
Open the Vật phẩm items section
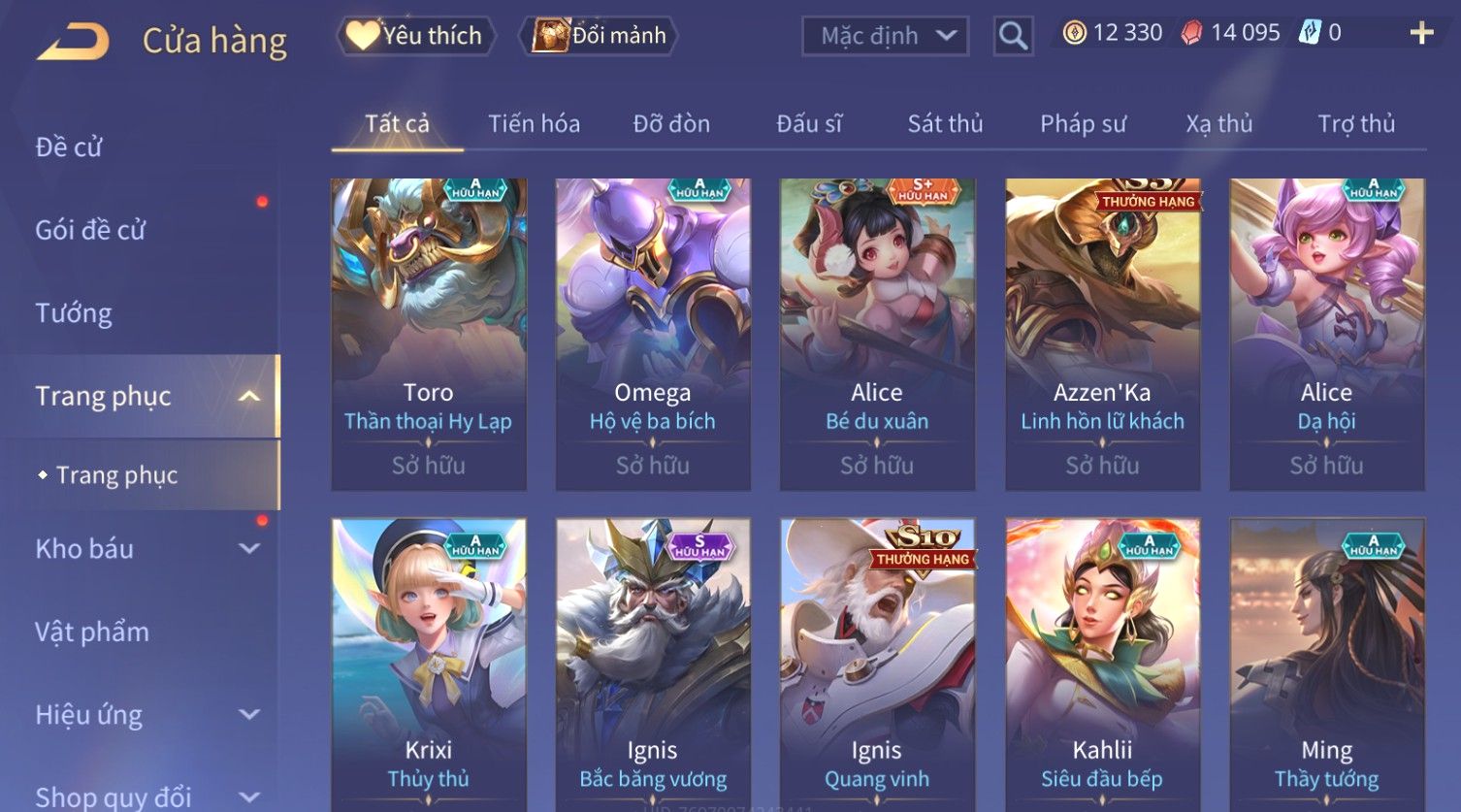pos(92,632)
